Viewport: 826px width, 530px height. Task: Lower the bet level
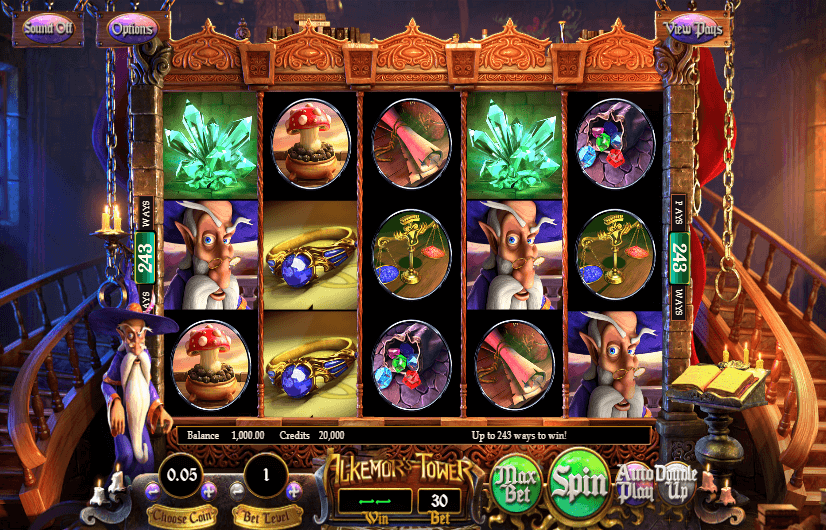(238, 490)
